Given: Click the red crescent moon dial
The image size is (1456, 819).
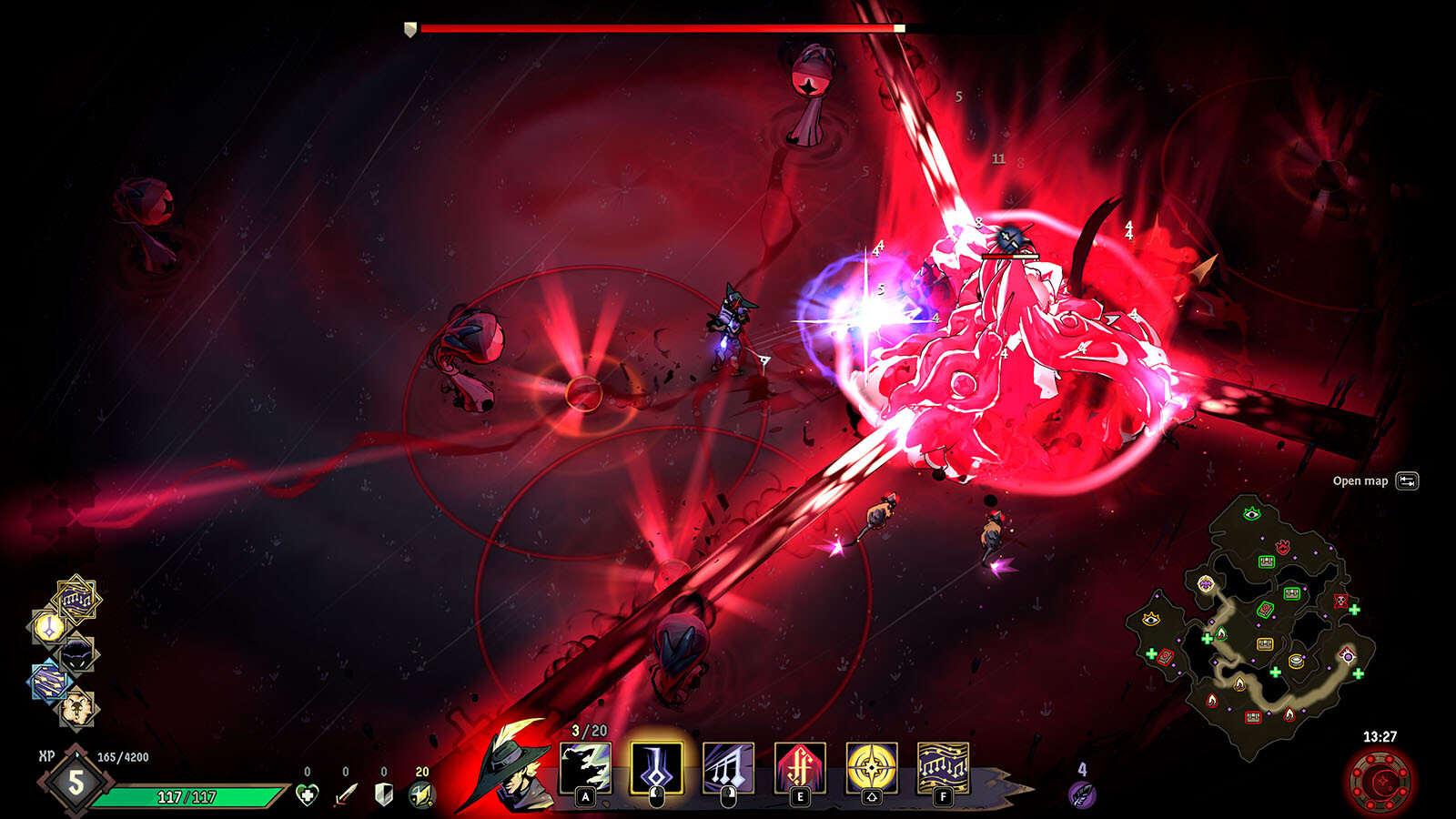Looking at the screenshot, I should pyautogui.click(x=1381, y=781).
